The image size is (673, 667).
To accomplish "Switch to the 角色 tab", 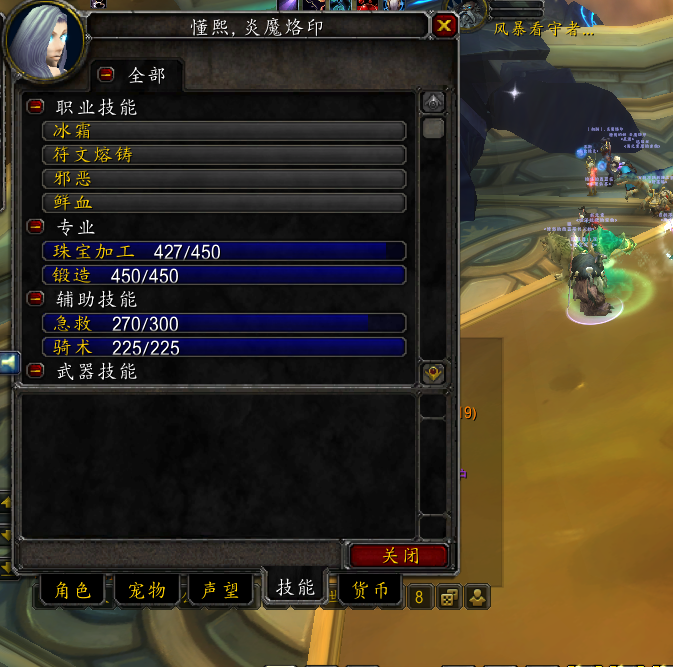I will [x=70, y=591].
